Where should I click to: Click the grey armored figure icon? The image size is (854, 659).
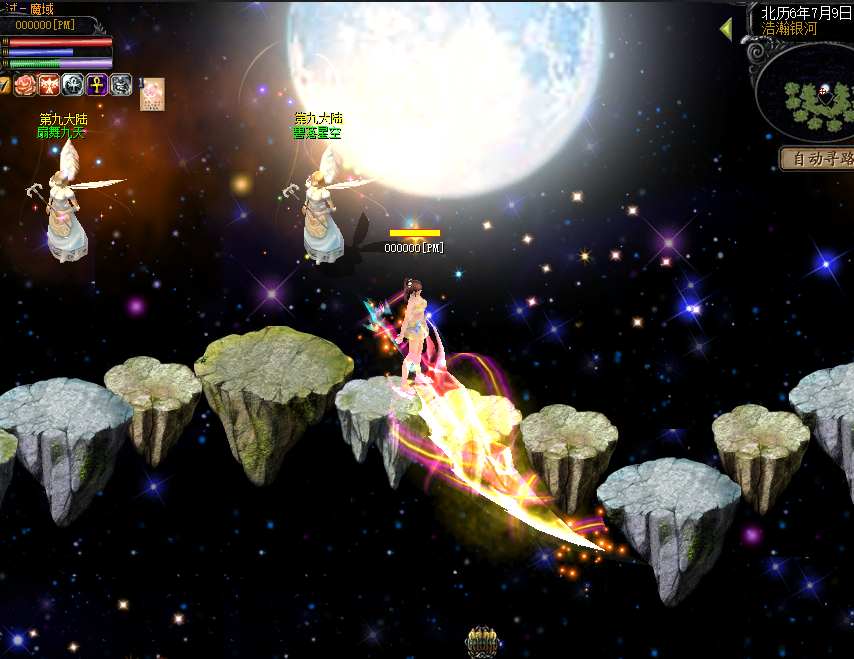[x=121, y=85]
